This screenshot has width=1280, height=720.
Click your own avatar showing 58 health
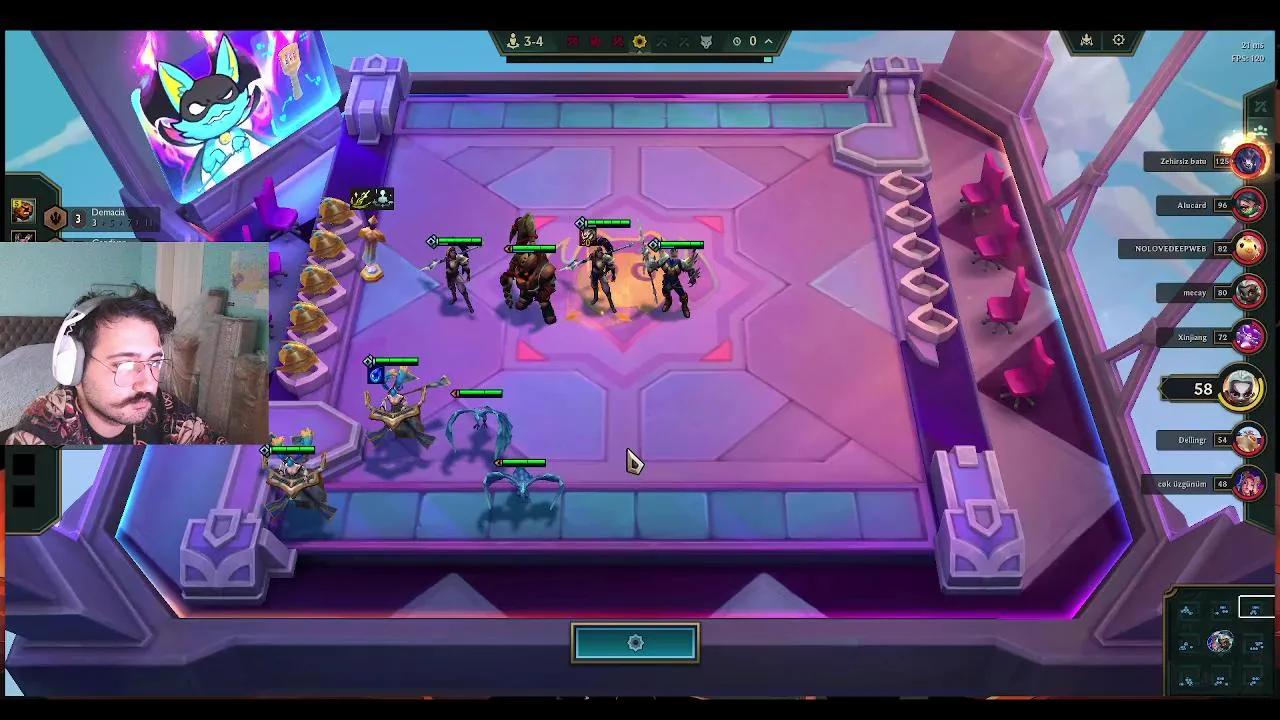tap(1241, 389)
